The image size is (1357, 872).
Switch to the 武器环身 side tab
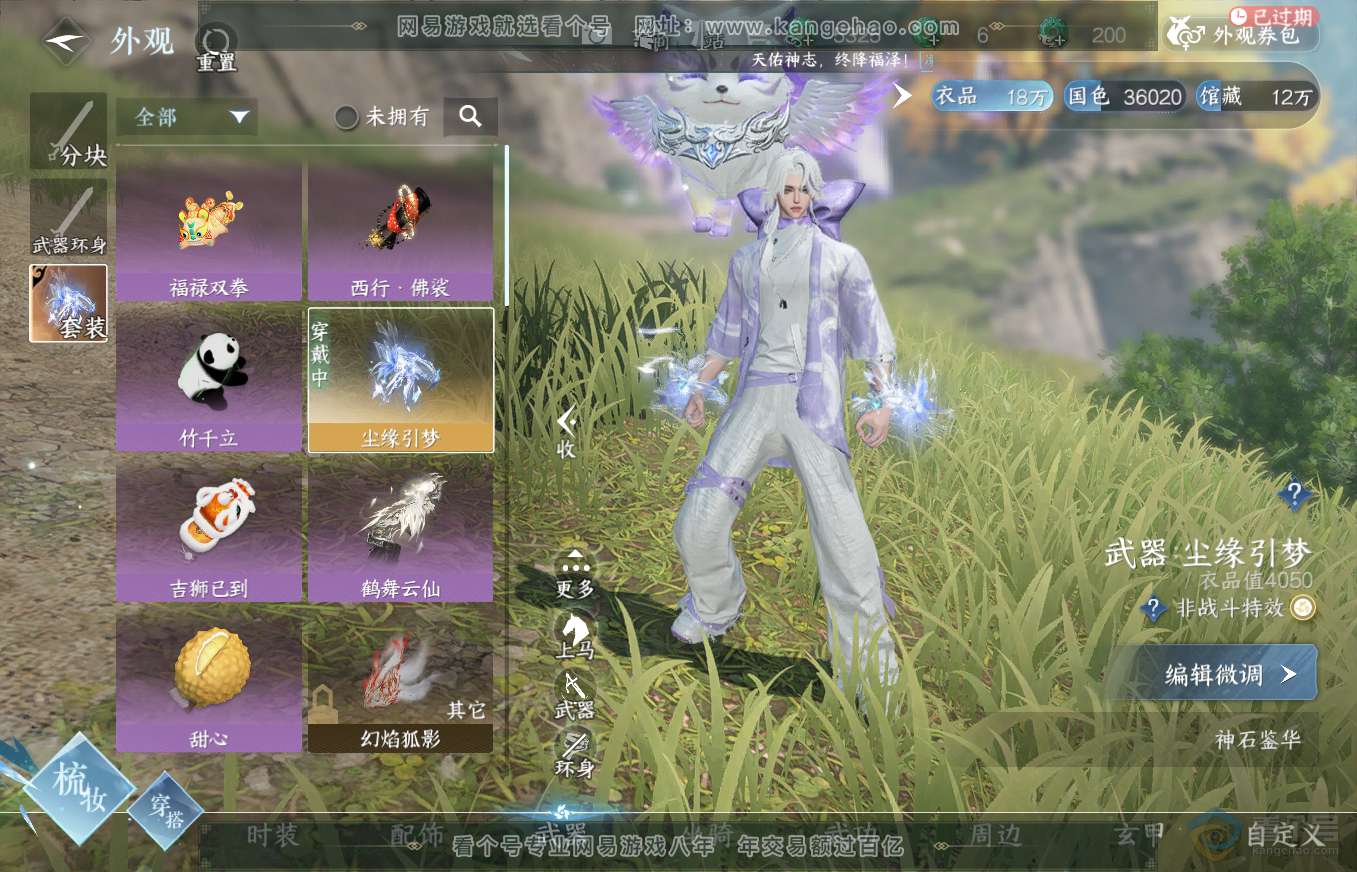[x=68, y=219]
